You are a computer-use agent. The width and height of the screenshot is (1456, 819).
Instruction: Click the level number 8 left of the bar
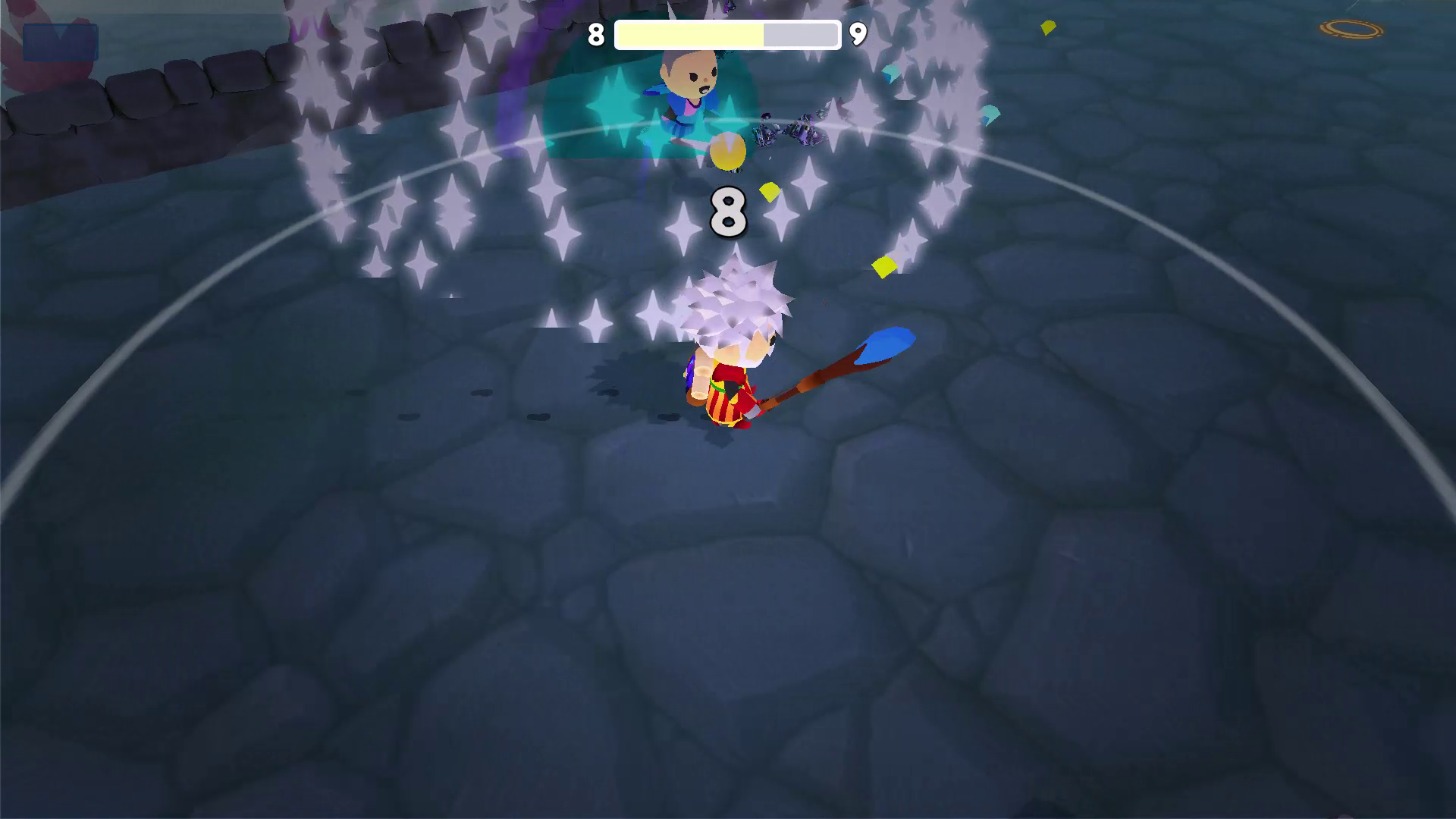tap(597, 34)
